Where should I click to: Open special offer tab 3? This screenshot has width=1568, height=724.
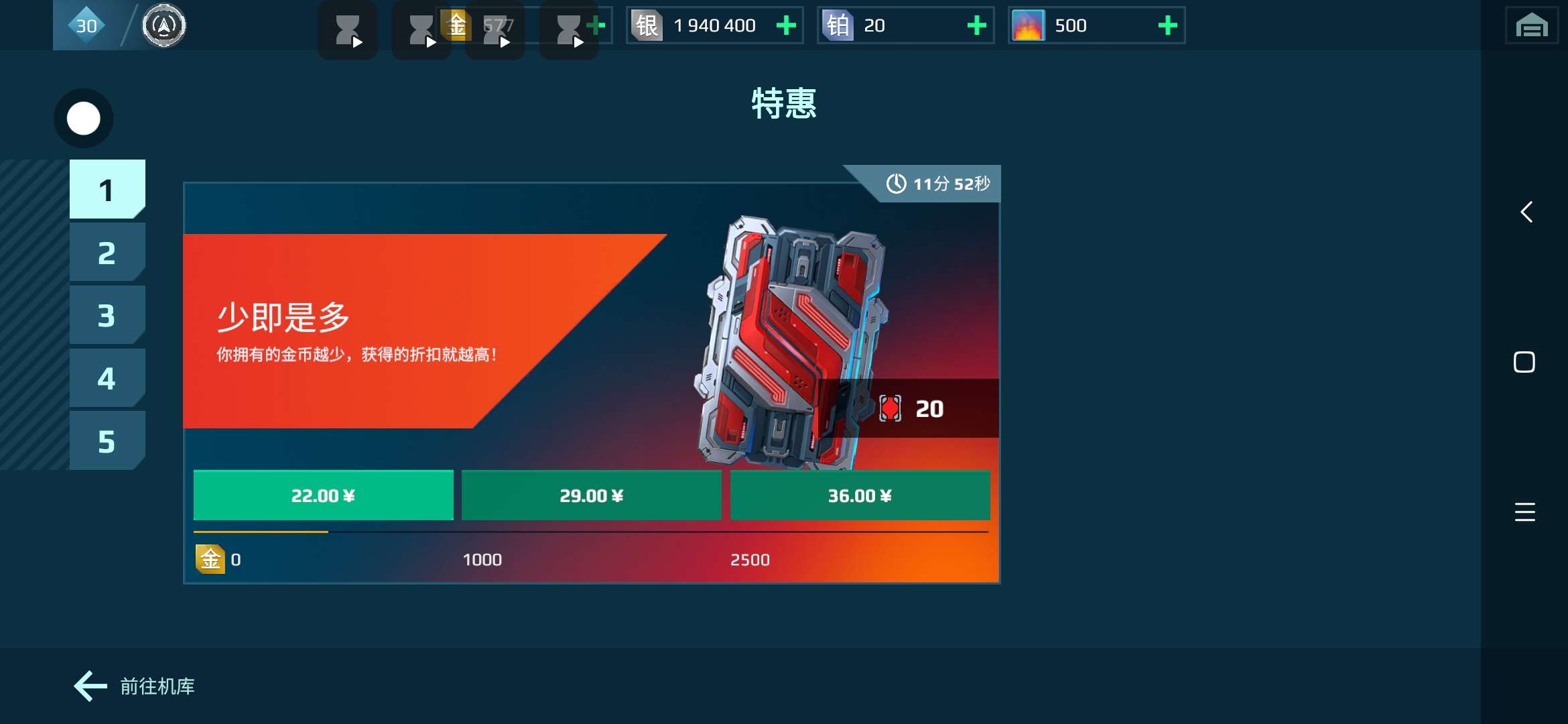(x=107, y=316)
